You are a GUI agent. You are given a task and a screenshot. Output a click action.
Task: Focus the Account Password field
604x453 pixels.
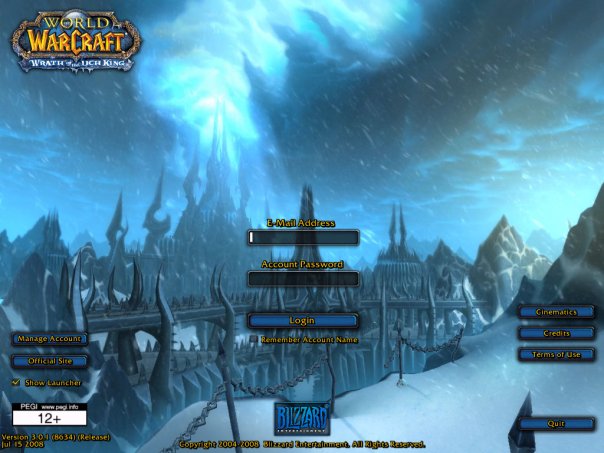[x=302, y=279]
